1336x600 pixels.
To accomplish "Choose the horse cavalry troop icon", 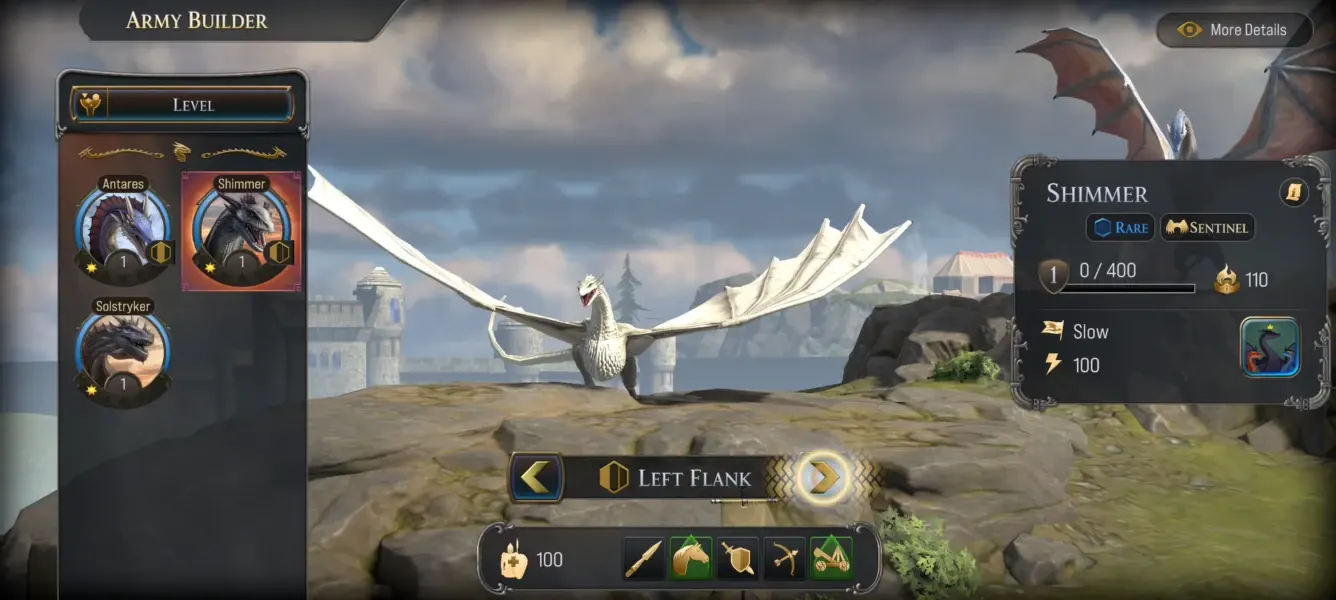I will click(690, 558).
